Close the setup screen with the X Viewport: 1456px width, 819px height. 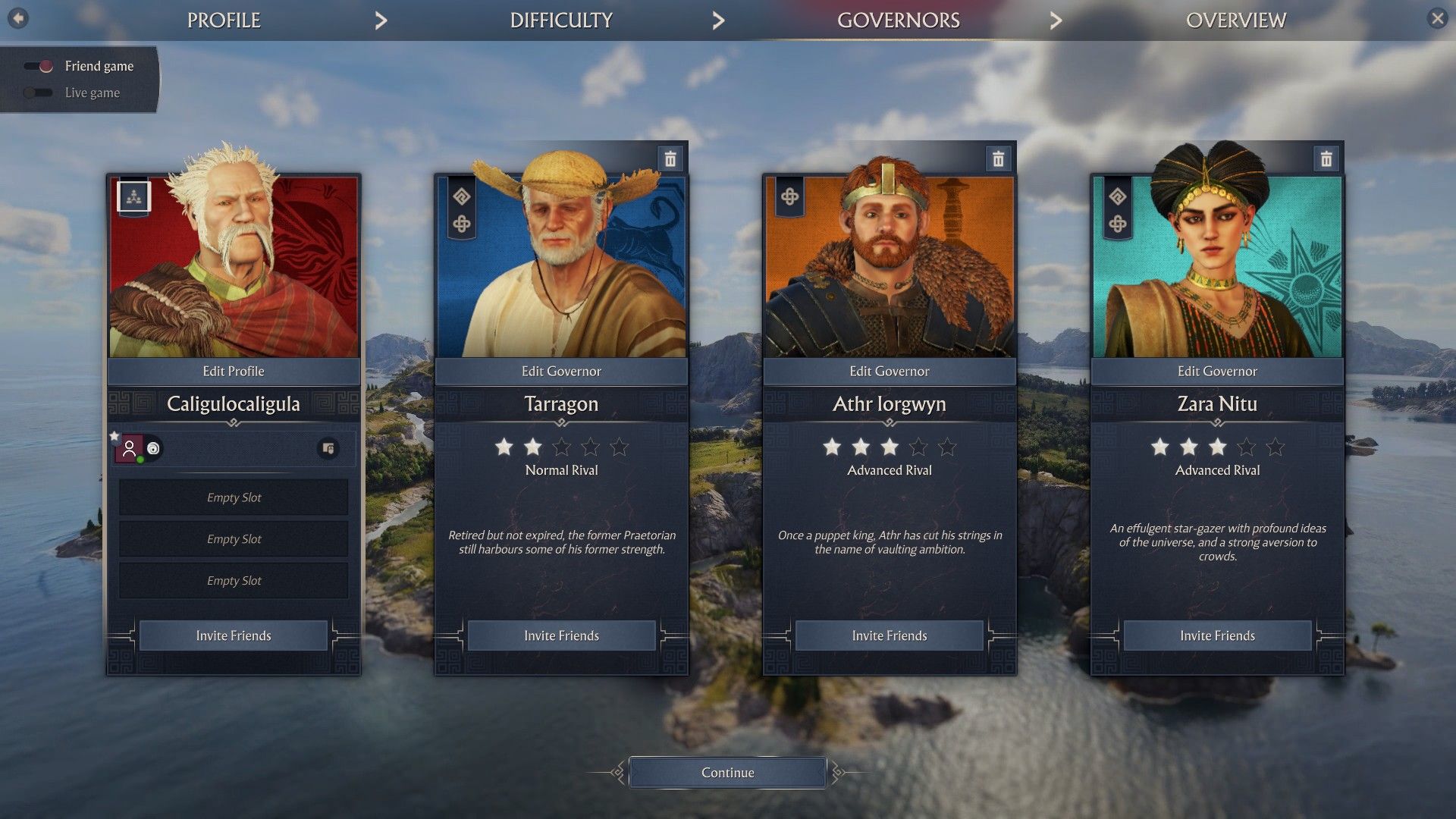coord(1437,18)
